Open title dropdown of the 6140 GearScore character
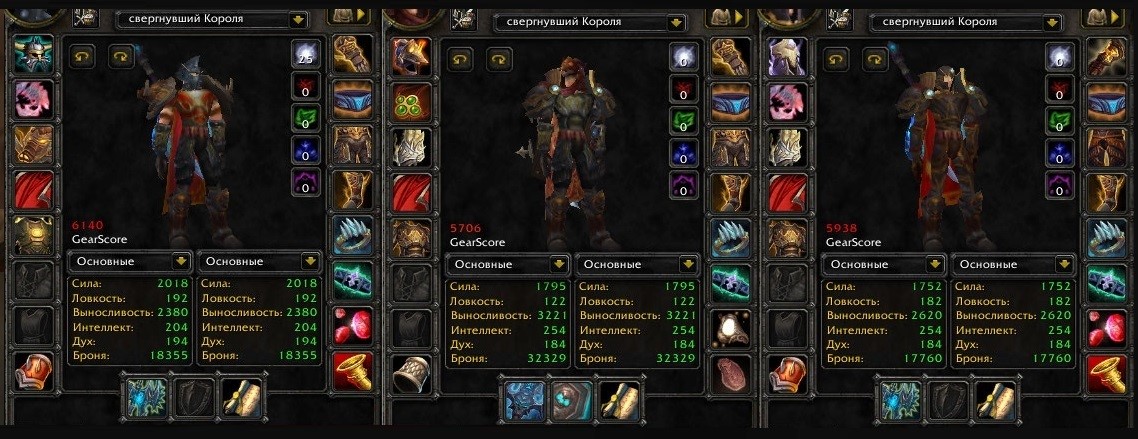 click(298, 20)
